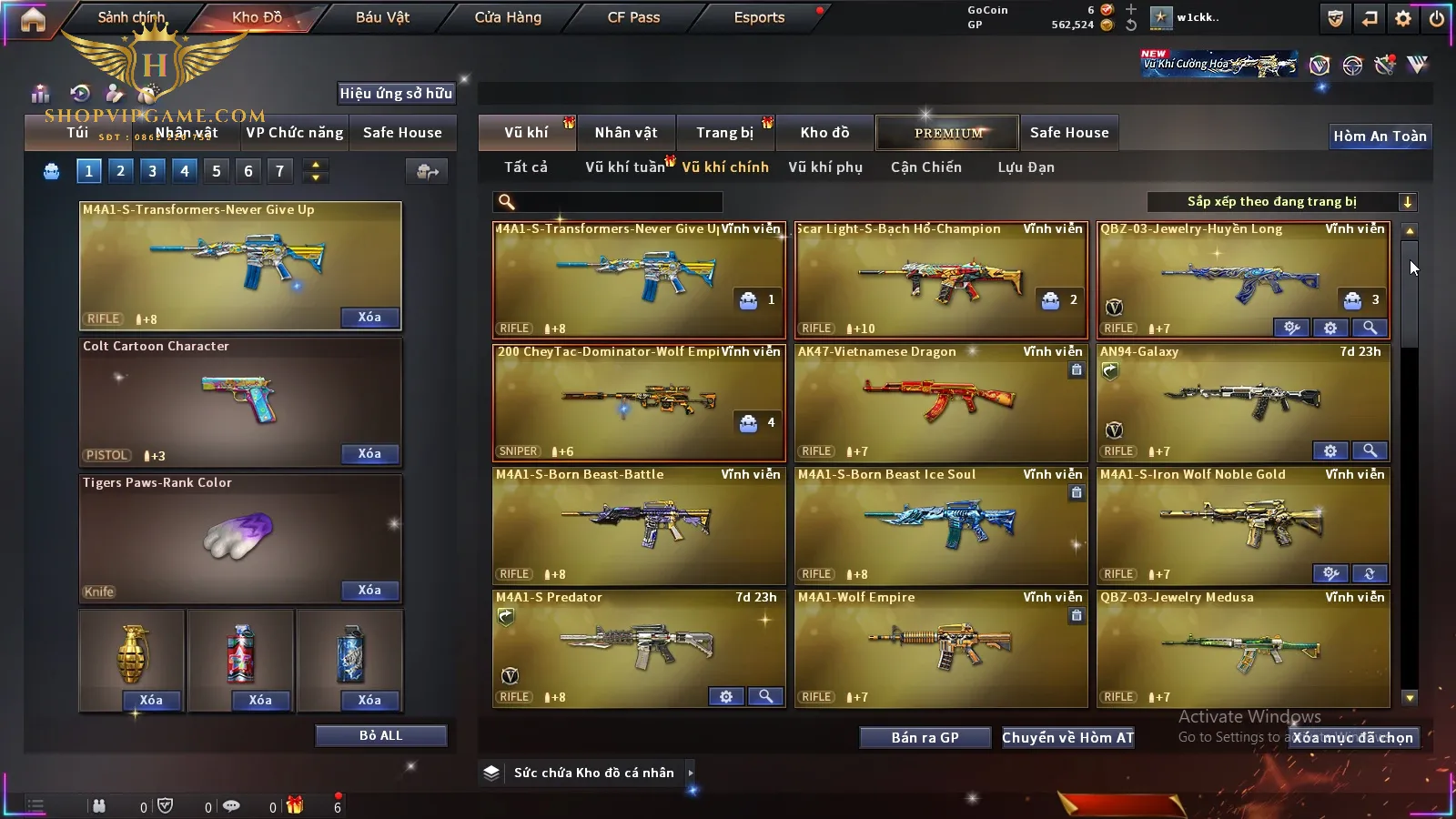Select the Lựu Đạn filter
Image resolution: width=1456 pixels, height=819 pixels.
[1026, 167]
